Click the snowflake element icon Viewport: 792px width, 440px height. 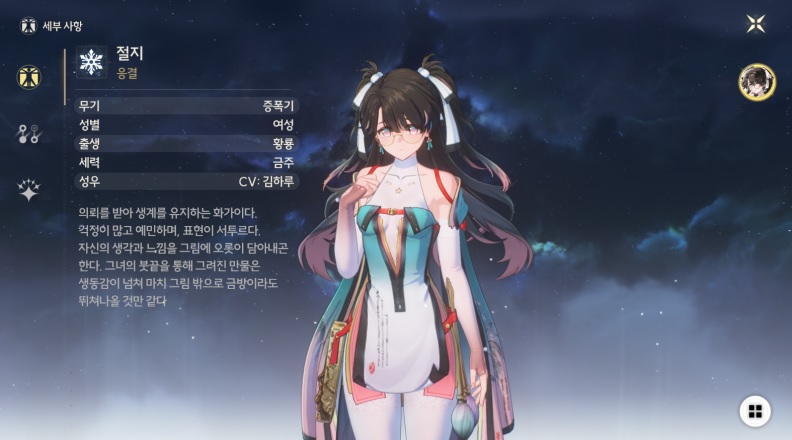(x=91, y=62)
